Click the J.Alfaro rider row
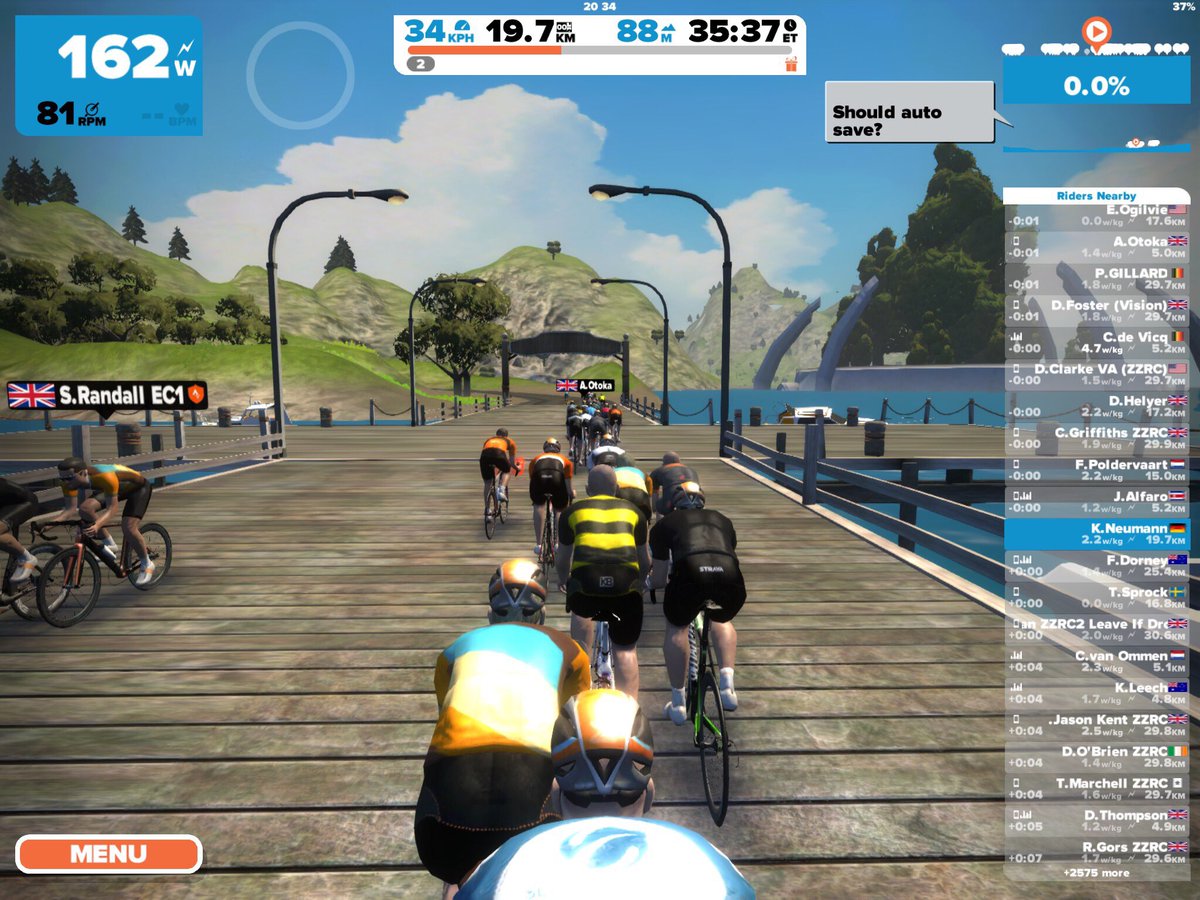The height and width of the screenshot is (900, 1200). (1096, 502)
